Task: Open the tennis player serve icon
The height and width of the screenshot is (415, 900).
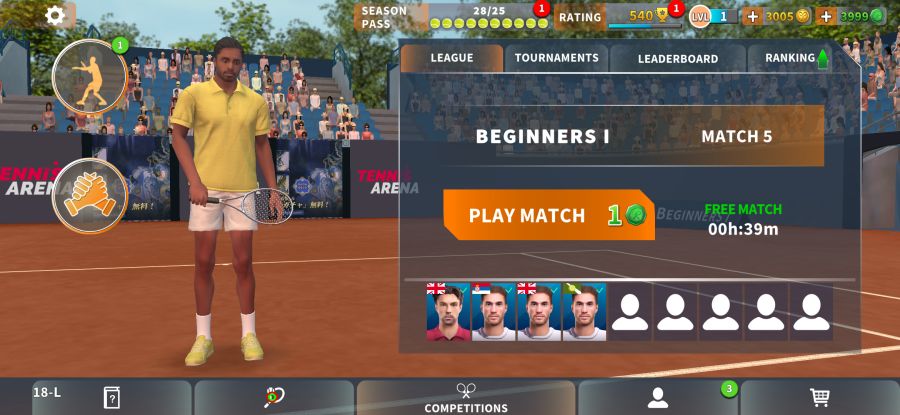Action: pos(89,77)
